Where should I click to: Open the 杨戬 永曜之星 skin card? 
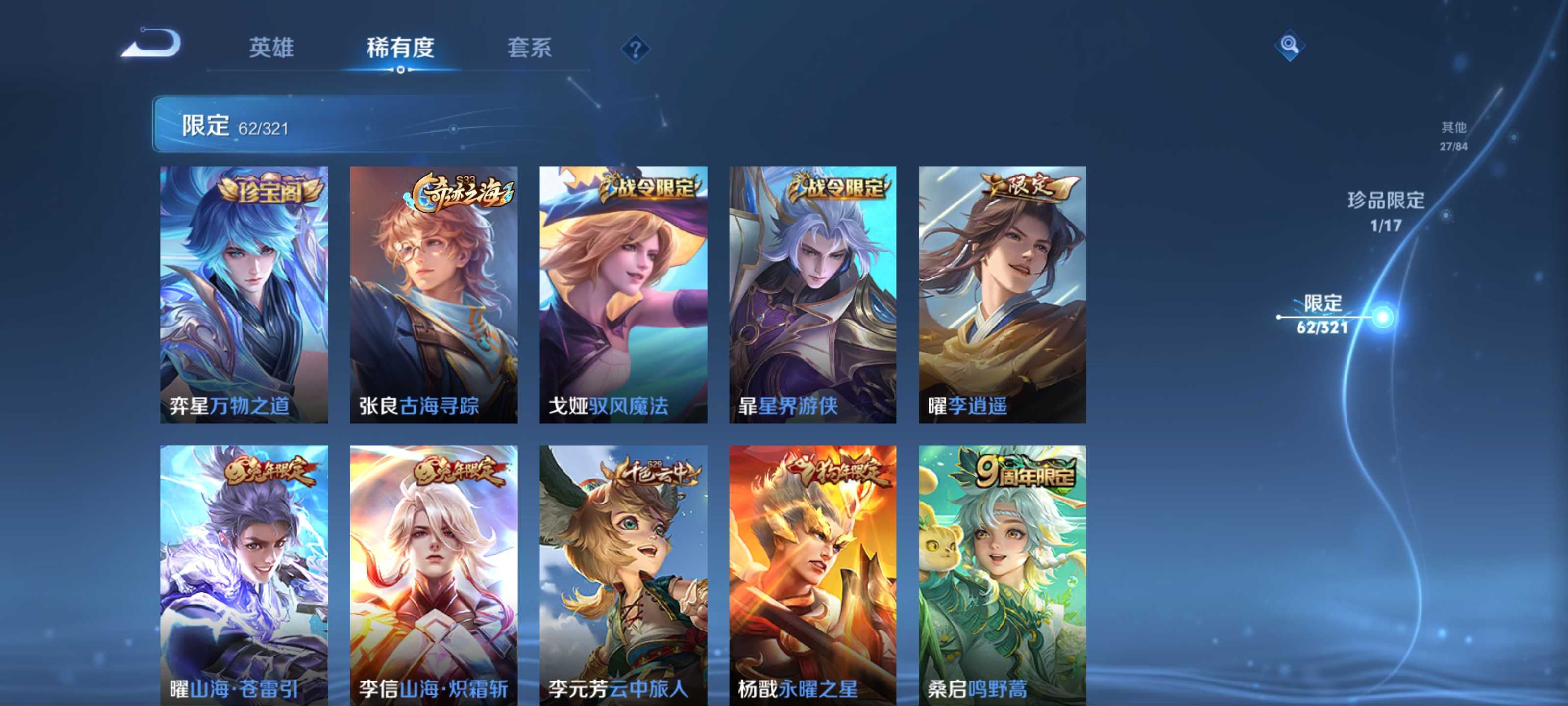812,575
